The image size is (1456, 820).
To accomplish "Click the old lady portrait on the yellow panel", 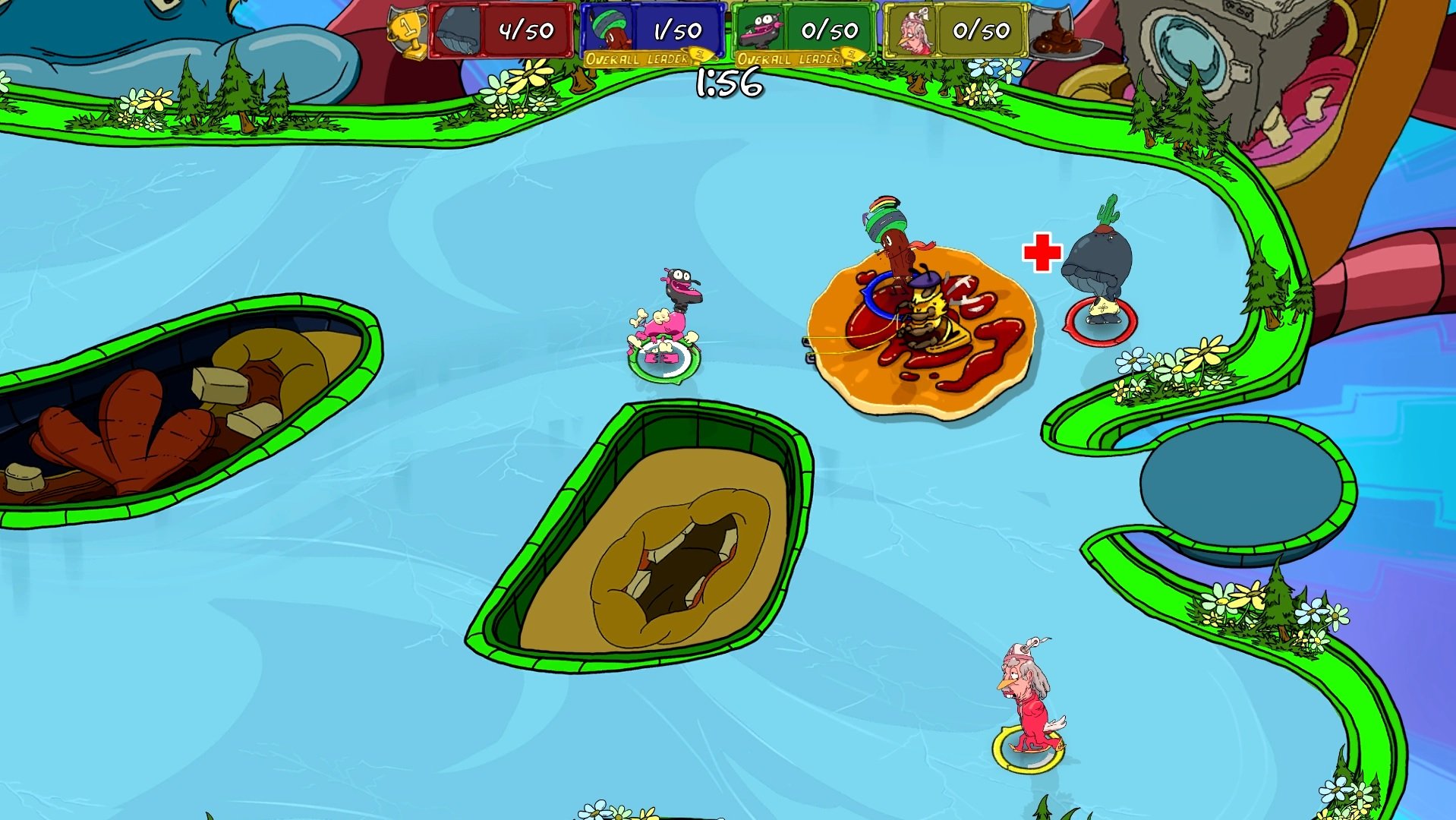I will pyautogui.click(x=913, y=29).
